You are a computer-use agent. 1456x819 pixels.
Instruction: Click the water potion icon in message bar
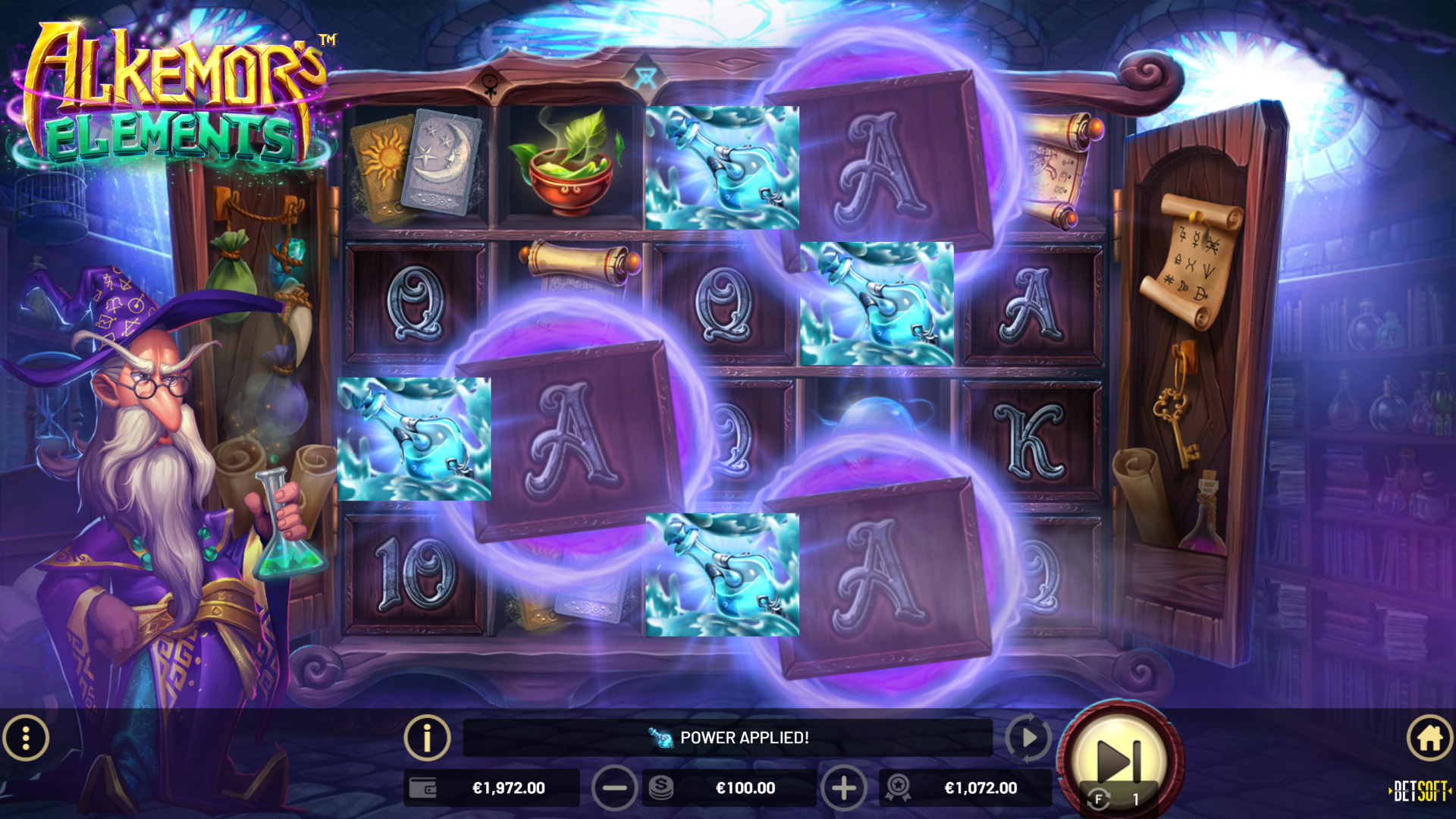[659, 737]
